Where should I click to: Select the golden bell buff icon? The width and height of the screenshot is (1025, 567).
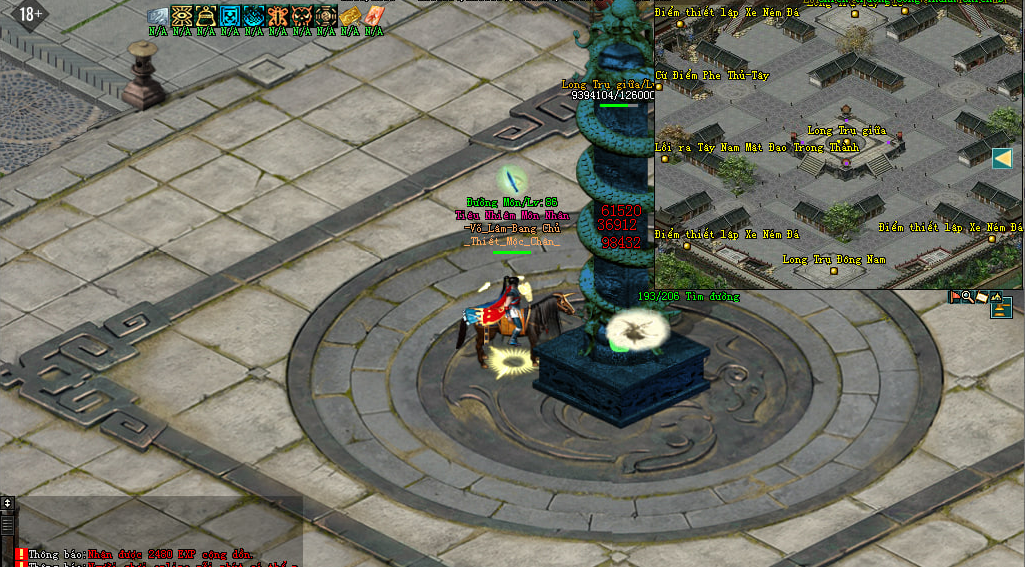coord(206,15)
